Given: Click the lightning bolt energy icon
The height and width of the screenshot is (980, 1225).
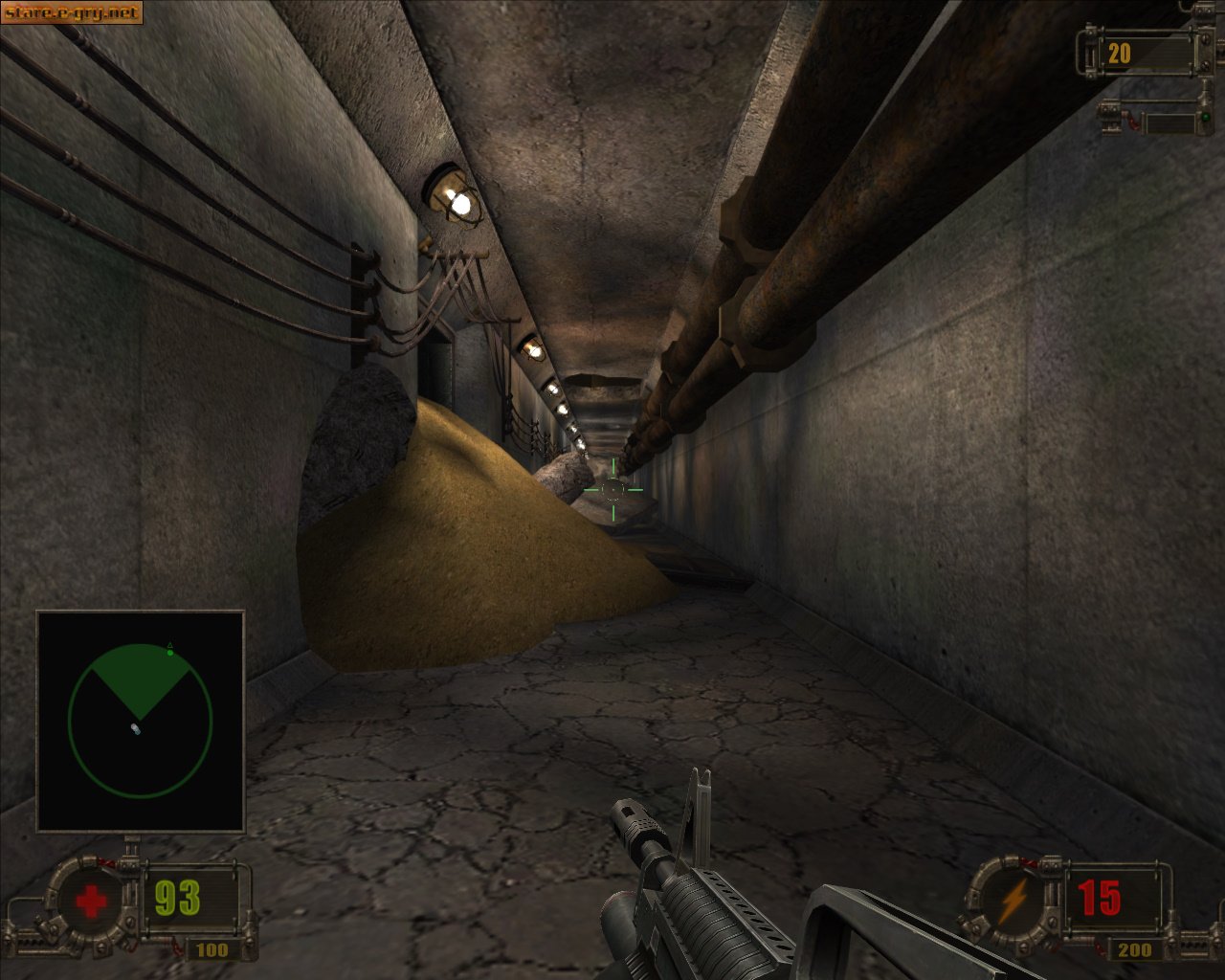Looking at the screenshot, I should [1013, 901].
